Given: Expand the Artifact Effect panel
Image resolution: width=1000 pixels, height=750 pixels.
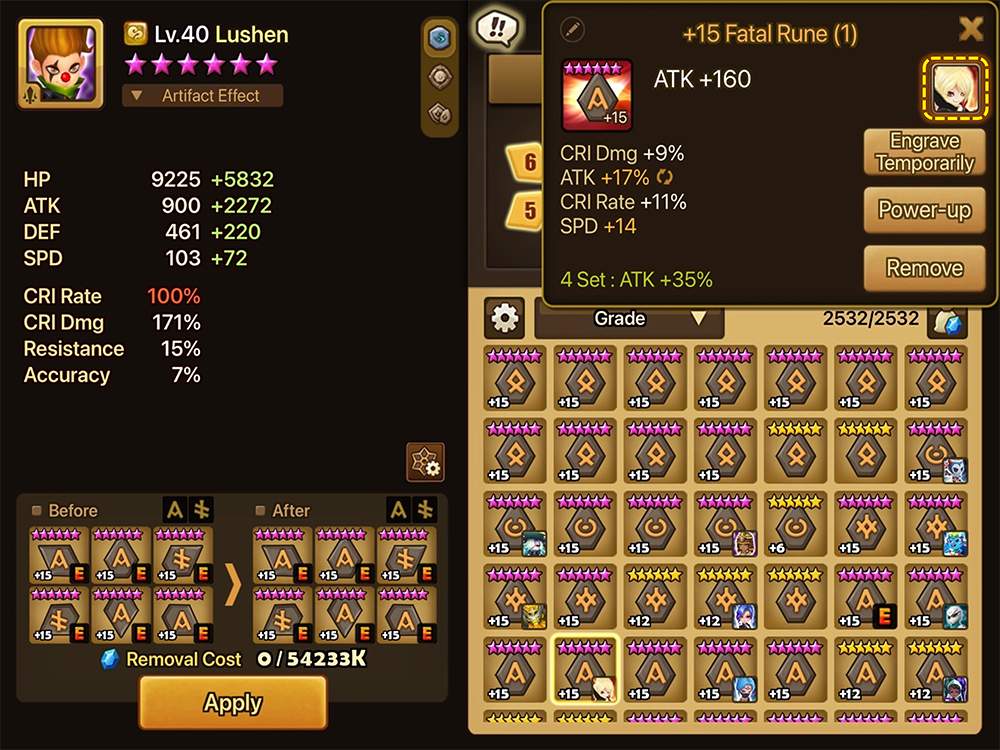Looking at the screenshot, I should [202, 96].
